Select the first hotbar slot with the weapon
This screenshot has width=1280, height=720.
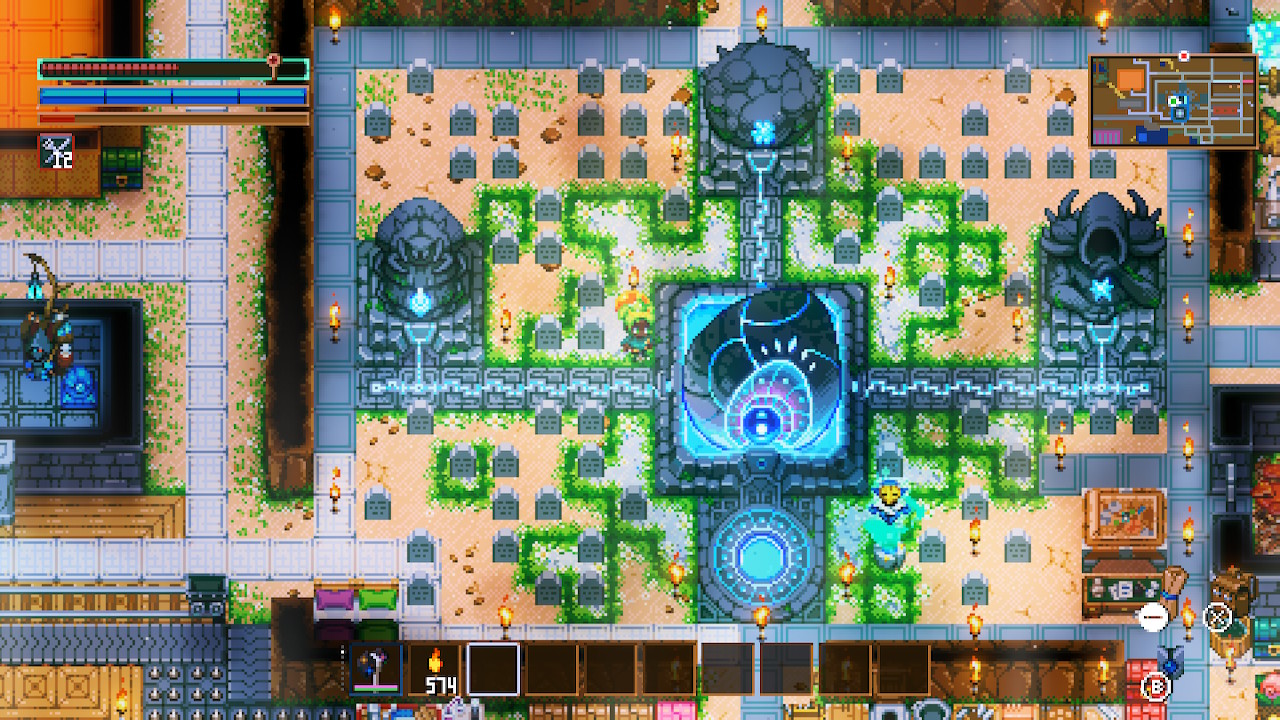(x=376, y=668)
